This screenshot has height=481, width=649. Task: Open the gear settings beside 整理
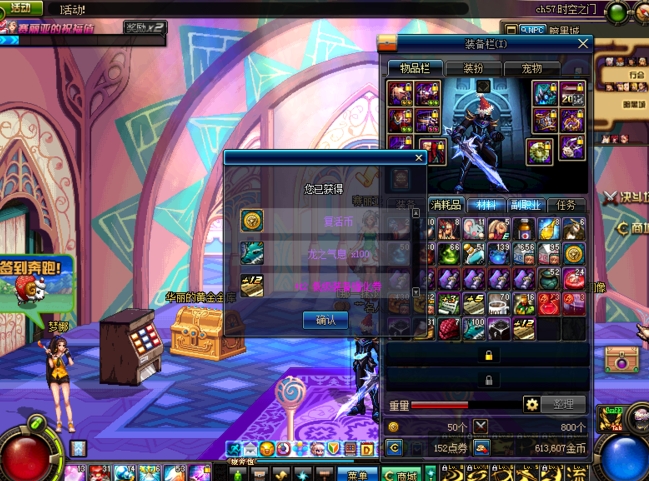pyautogui.click(x=532, y=404)
